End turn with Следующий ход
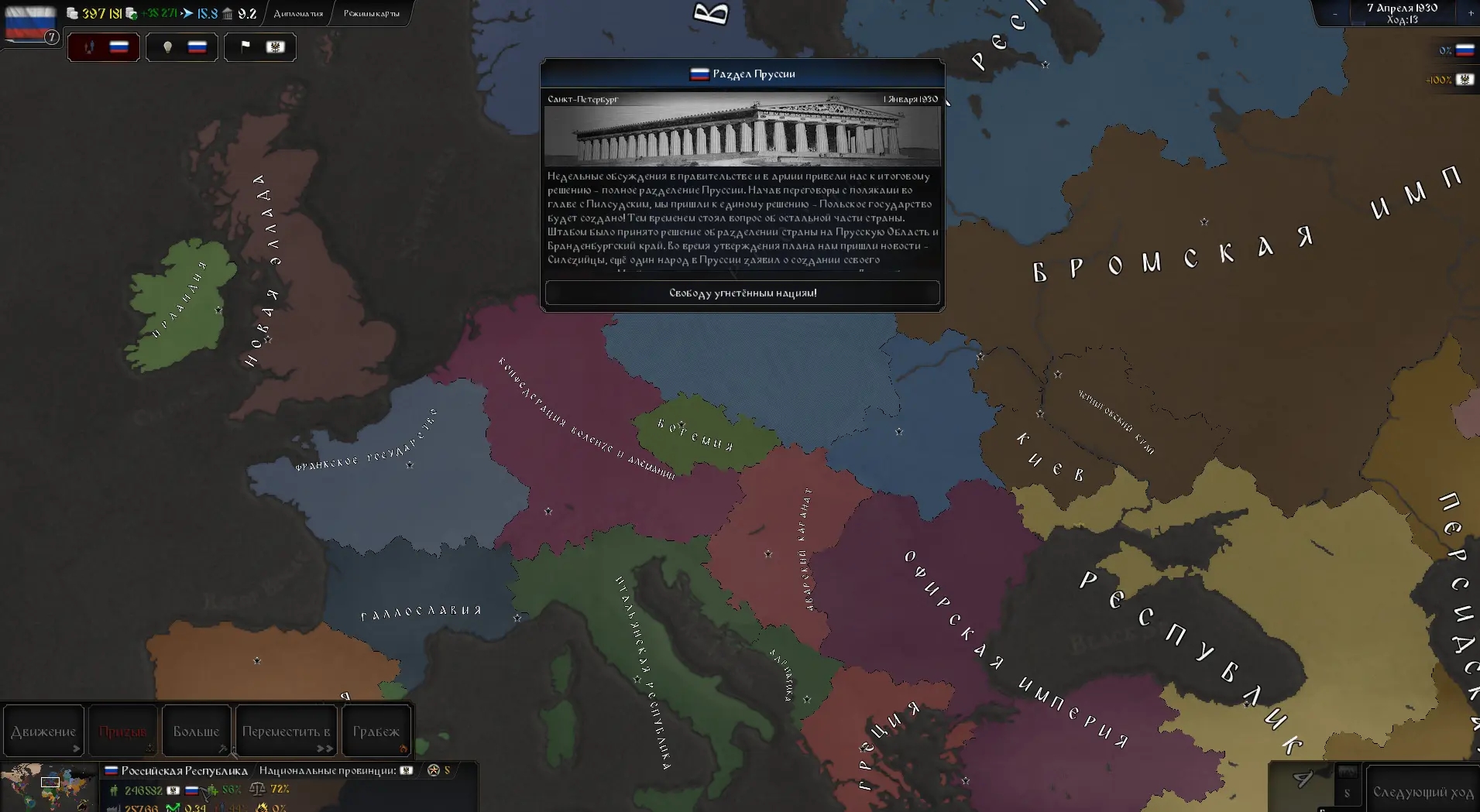The width and height of the screenshot is (1480, 812). (x=1422, y=792)
